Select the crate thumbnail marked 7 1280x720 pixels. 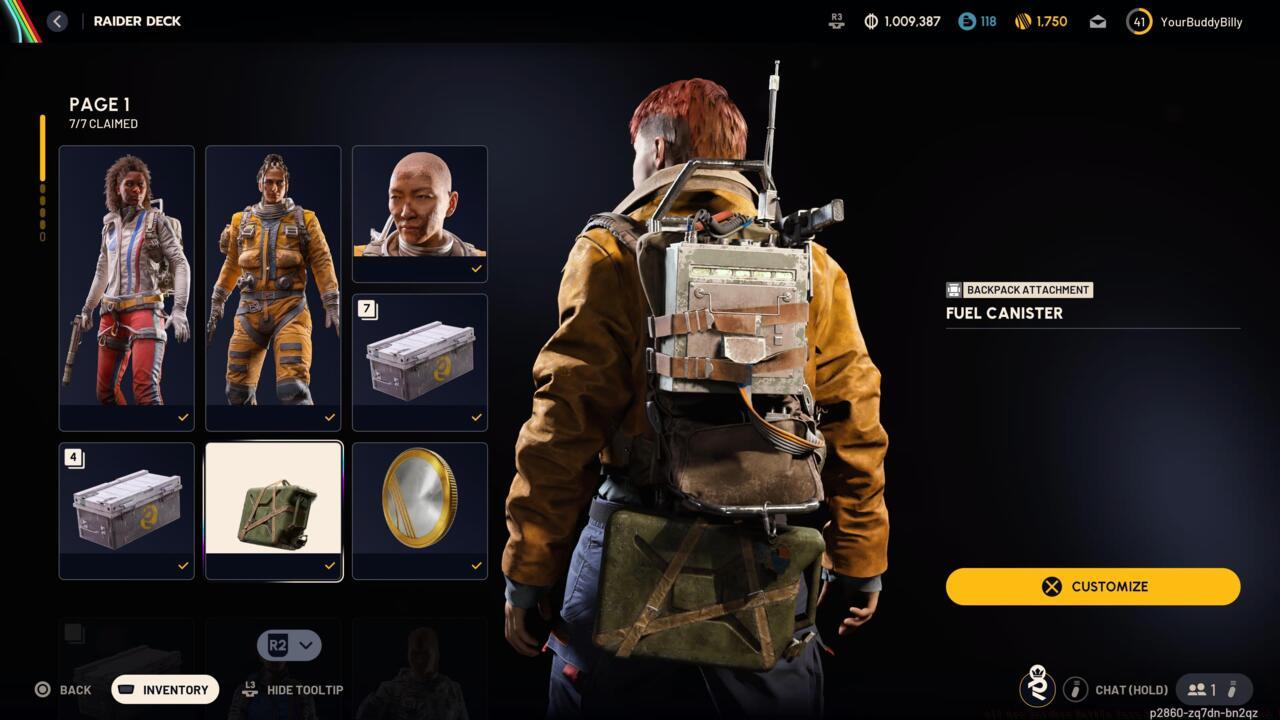click(x=419, y=362)
